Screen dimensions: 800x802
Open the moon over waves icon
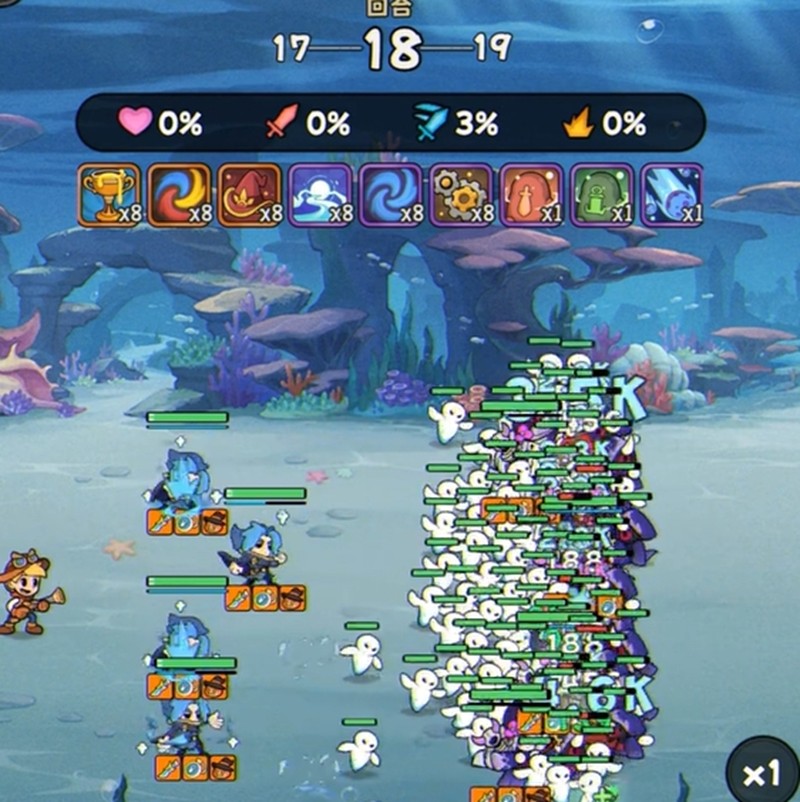pos(320,196)
